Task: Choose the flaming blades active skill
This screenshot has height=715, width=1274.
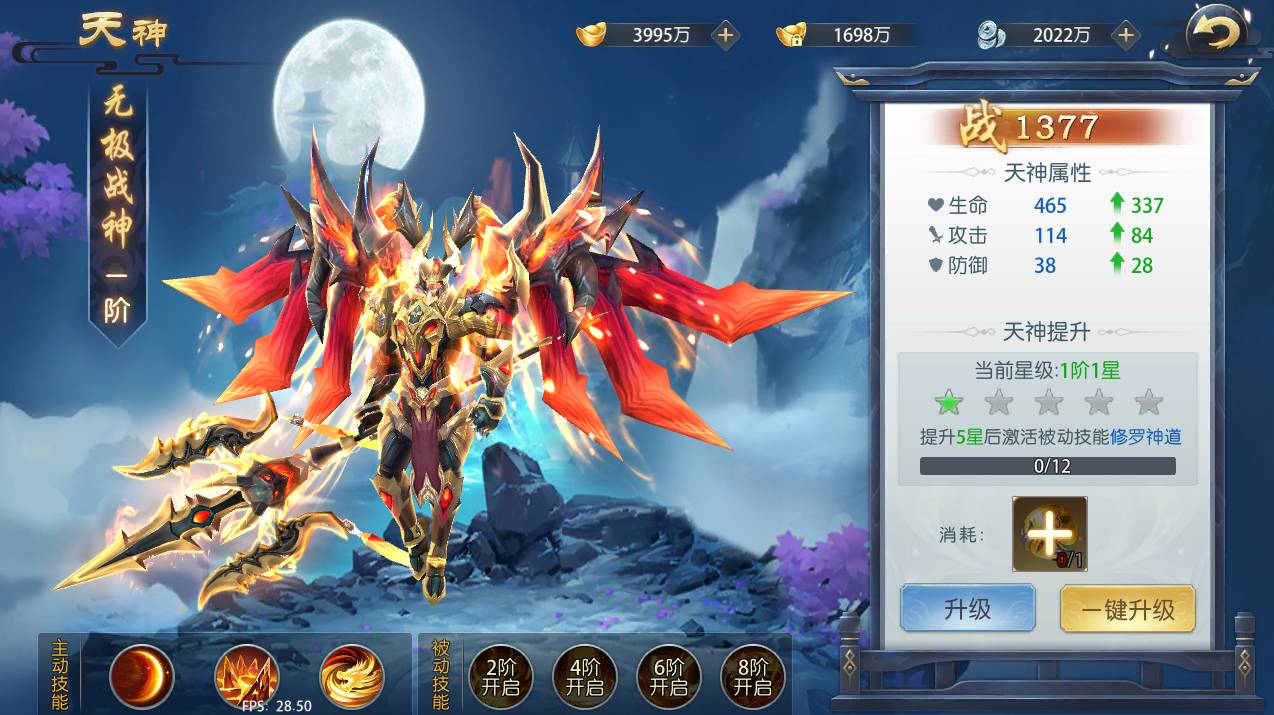Action: pyautogui.click(x=246, y=677)
